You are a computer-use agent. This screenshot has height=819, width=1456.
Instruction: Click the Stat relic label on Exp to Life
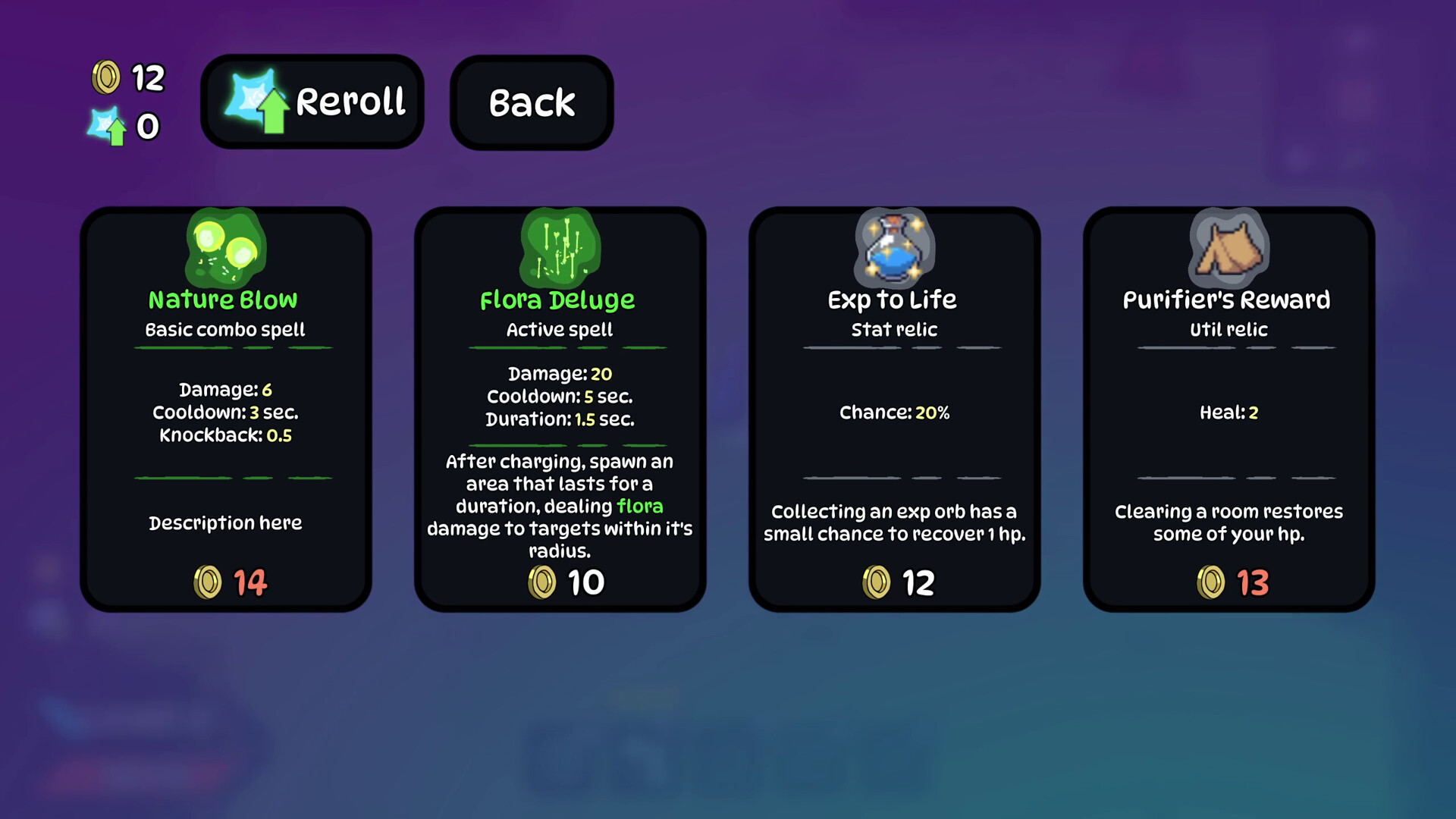click(893, 329)
